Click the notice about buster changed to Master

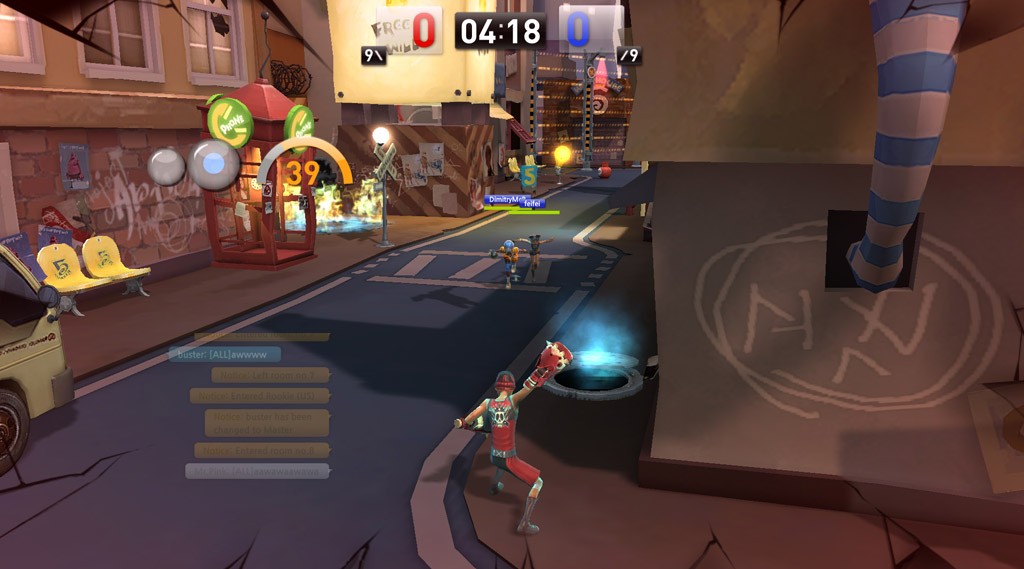[x=266, y=423]
